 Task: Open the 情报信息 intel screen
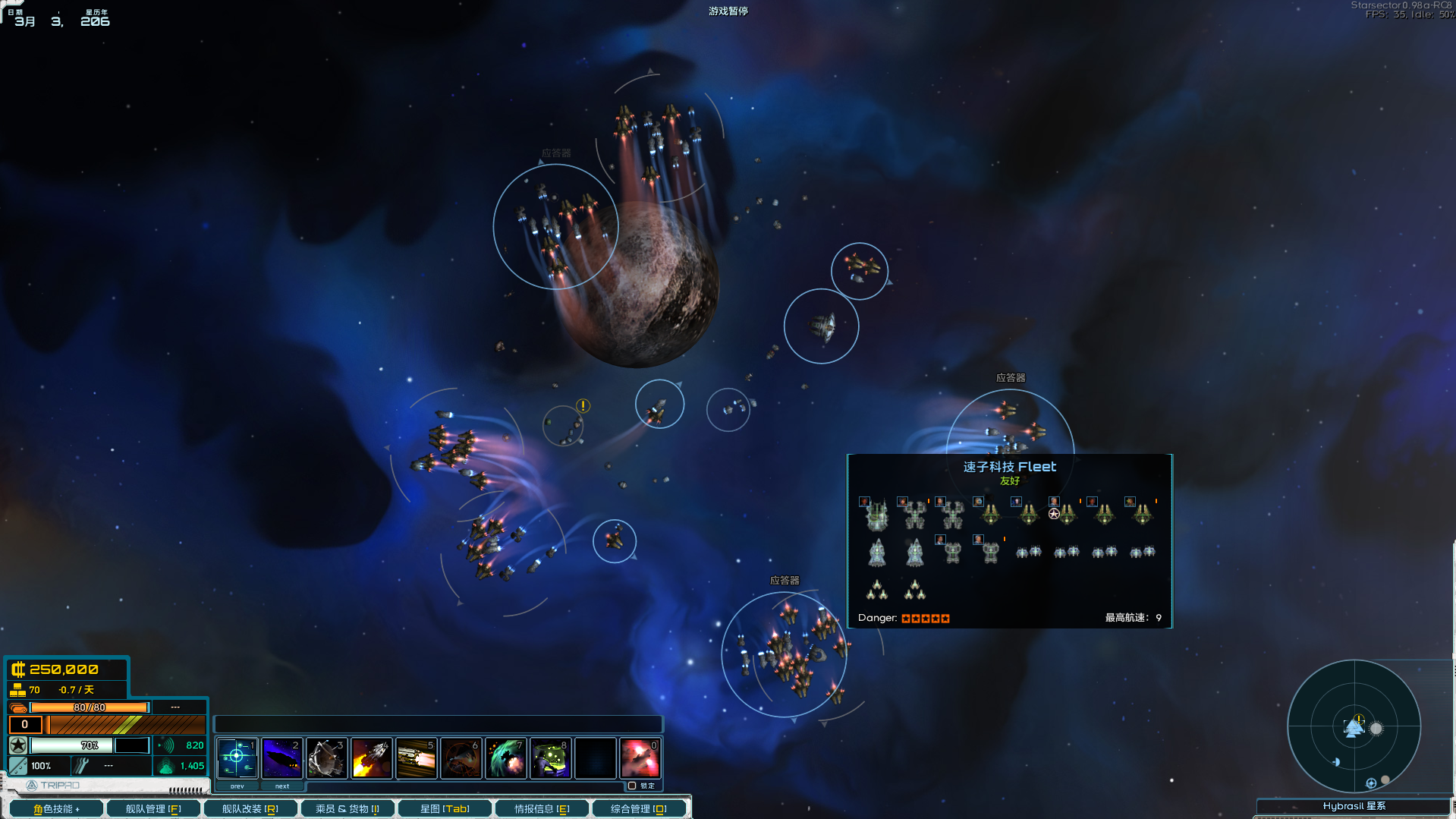tap(542, 808)
